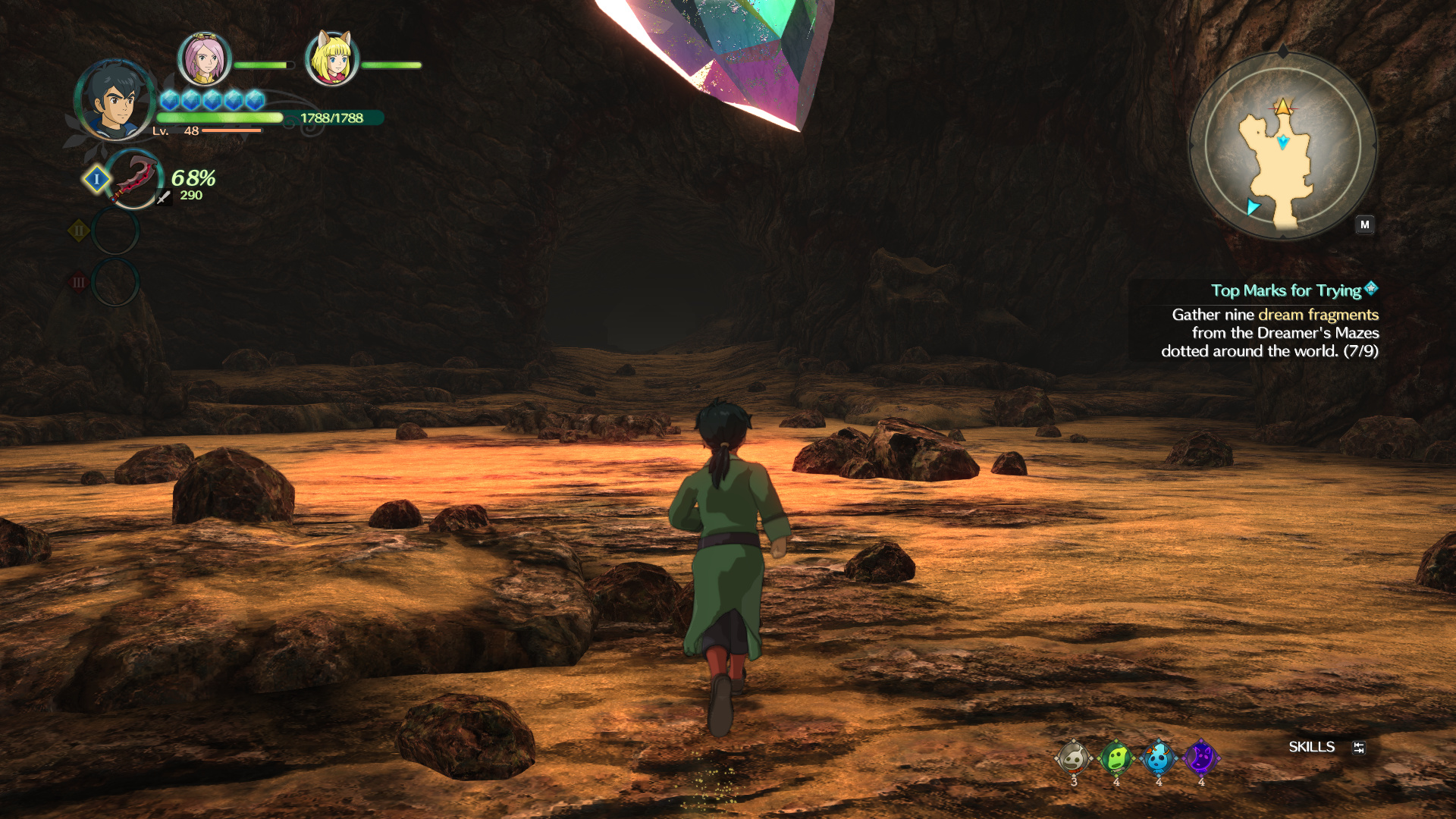The width and height of the screenshot is (1456, 819).
Task: Click the blue diamond marker on the minimap
Action: (x=1283, y=142)
